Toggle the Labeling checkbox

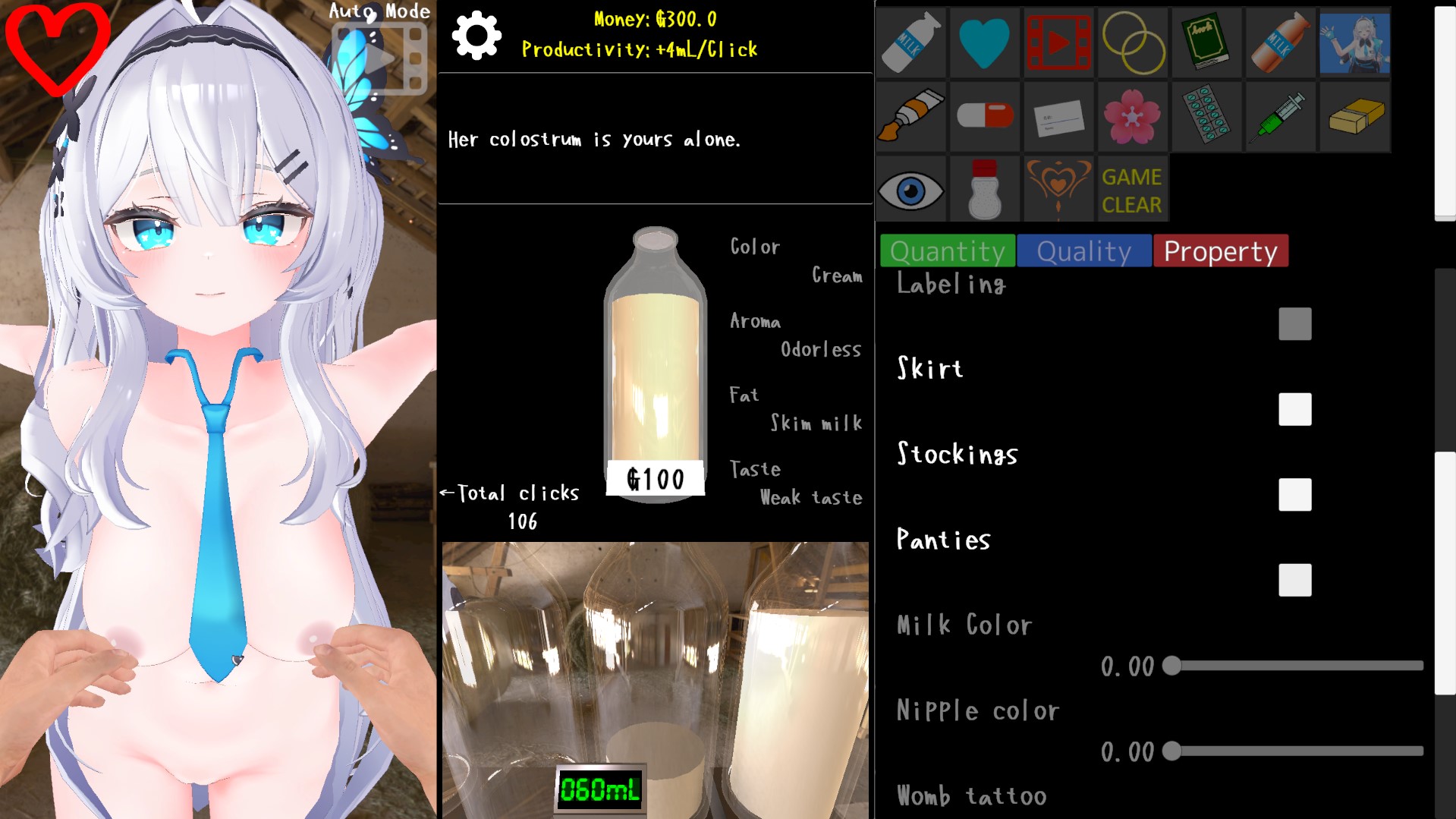[1294, 324]
